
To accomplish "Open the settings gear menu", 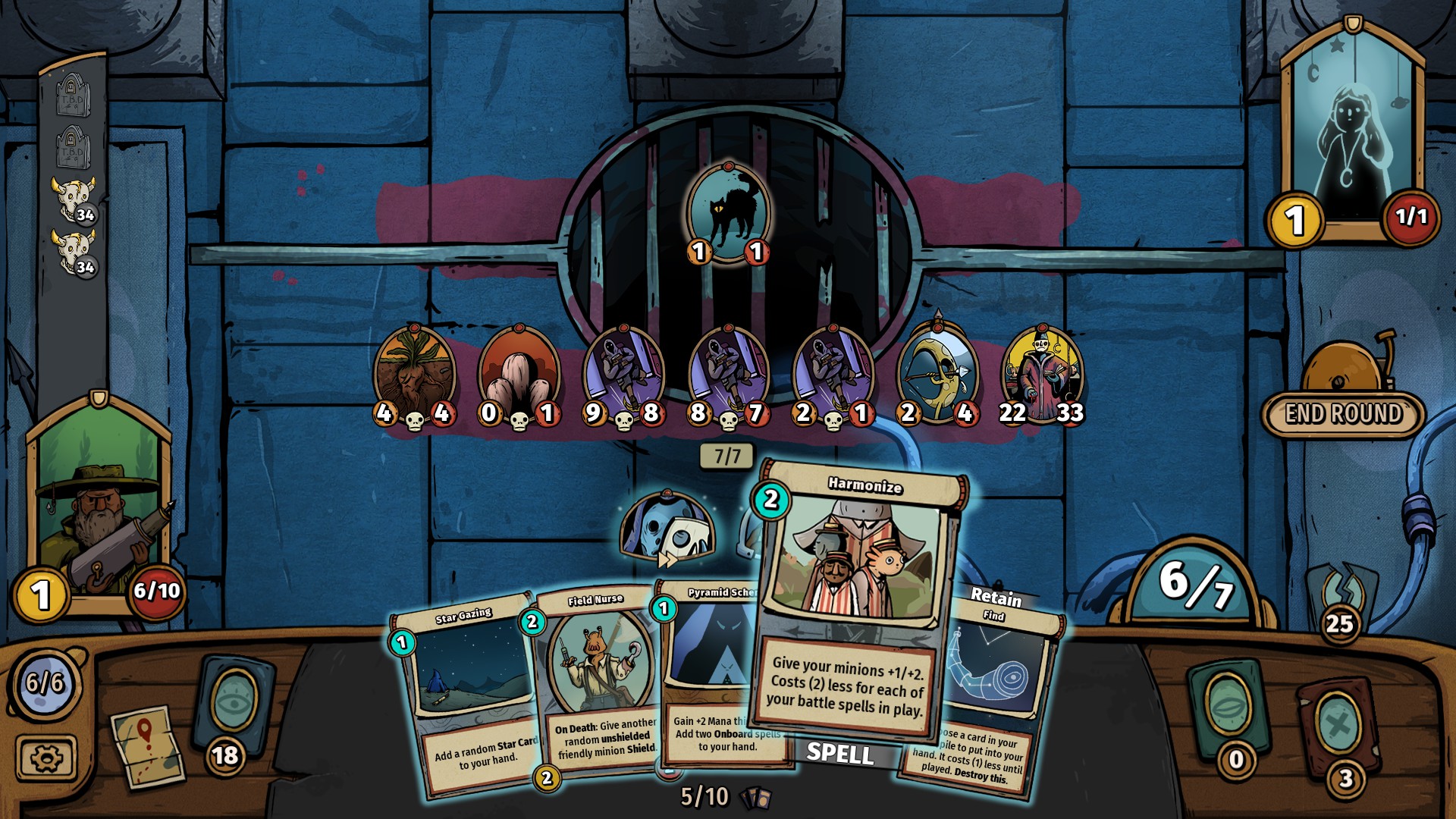I will tap(45, 758).
